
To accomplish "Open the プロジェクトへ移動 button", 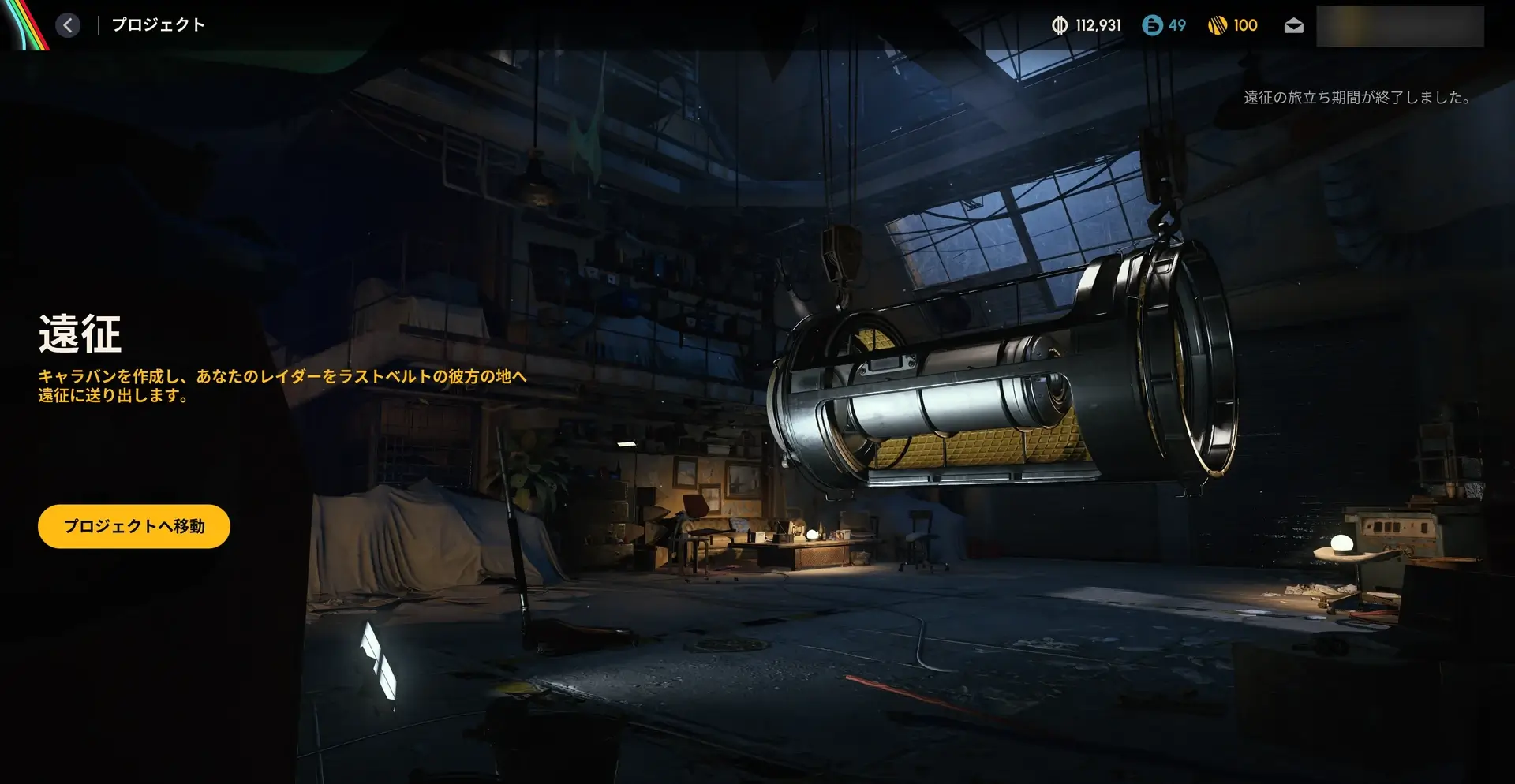I will pos(134,526).
